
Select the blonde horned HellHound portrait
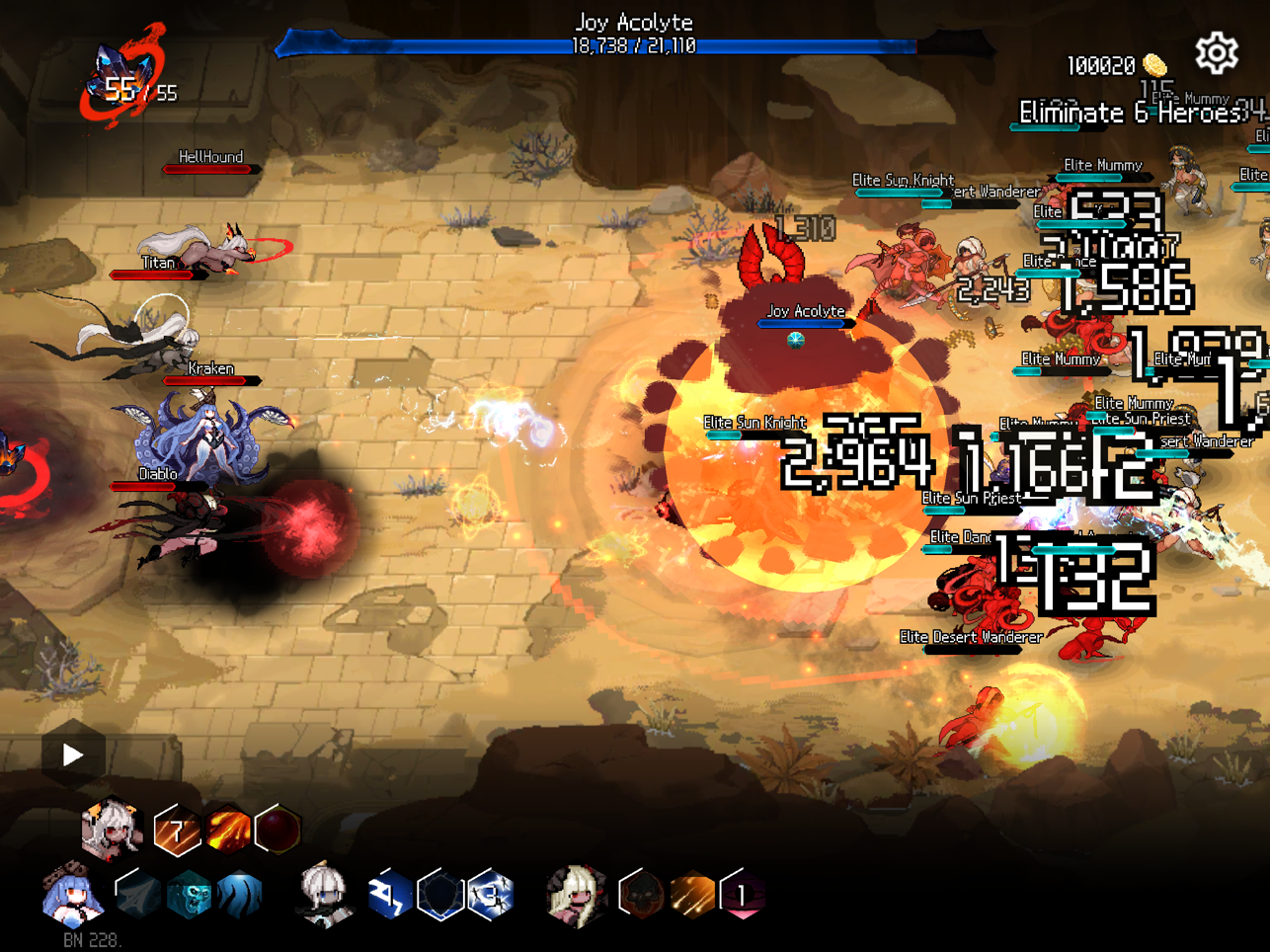click(578, 896)
